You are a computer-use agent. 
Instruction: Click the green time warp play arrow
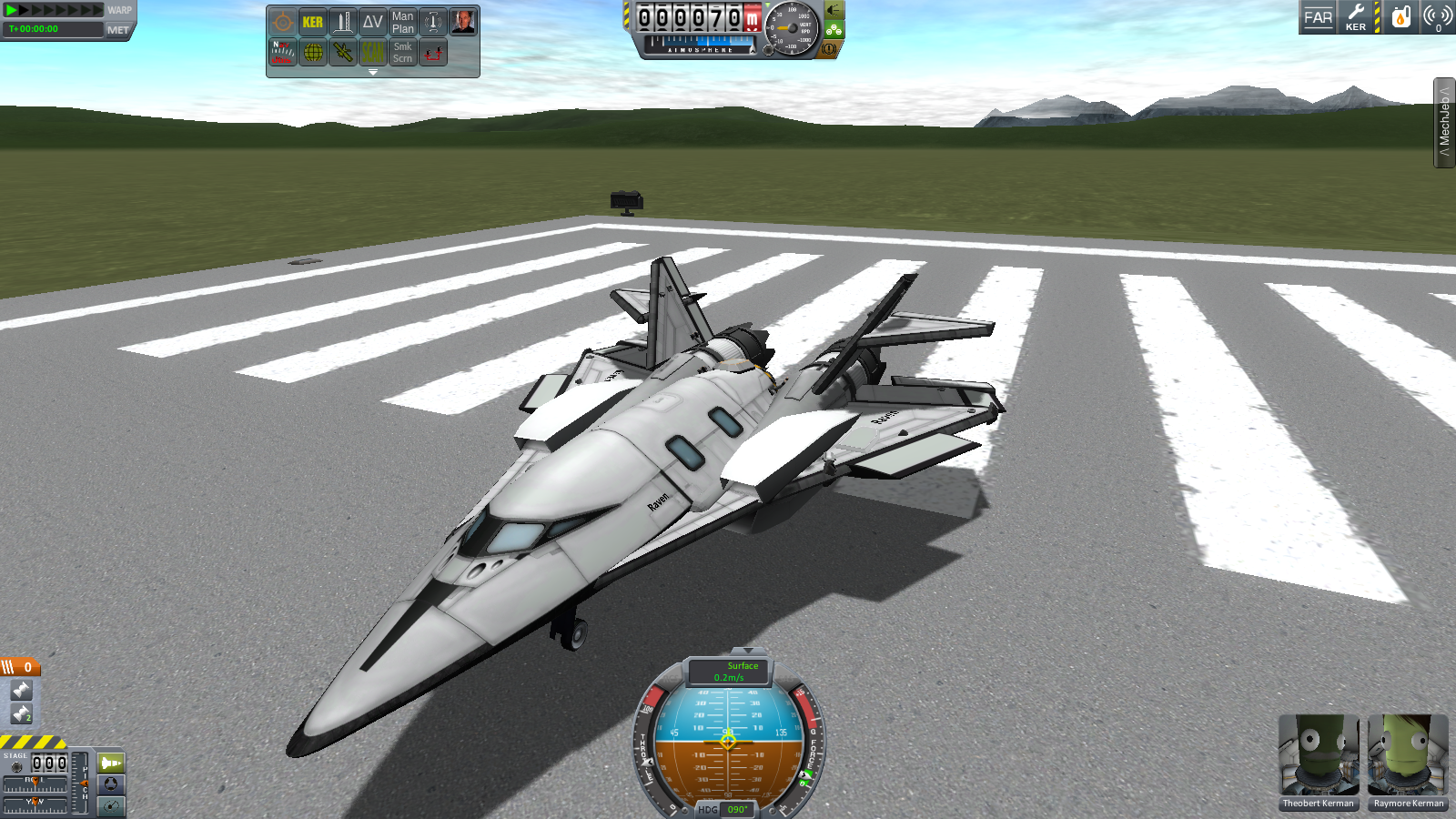(x=12, y=10)
